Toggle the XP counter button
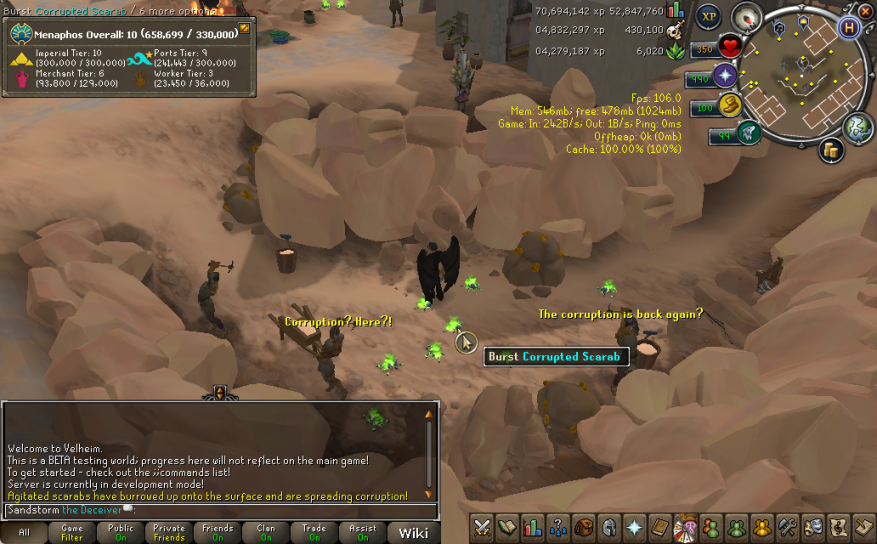 [x=709, y=17]
